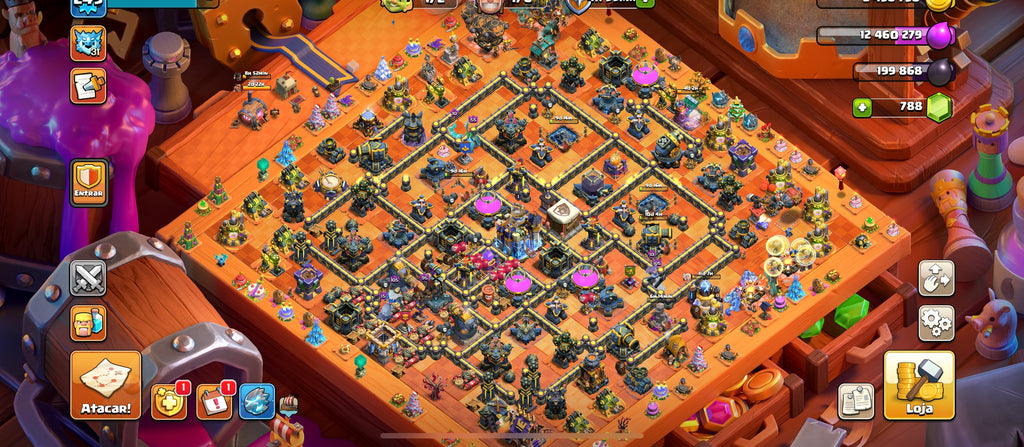The width and height of the screenshot is (1024, 447).
Task: Open the gold shield icon with notification
Action: tap(169, 401)
